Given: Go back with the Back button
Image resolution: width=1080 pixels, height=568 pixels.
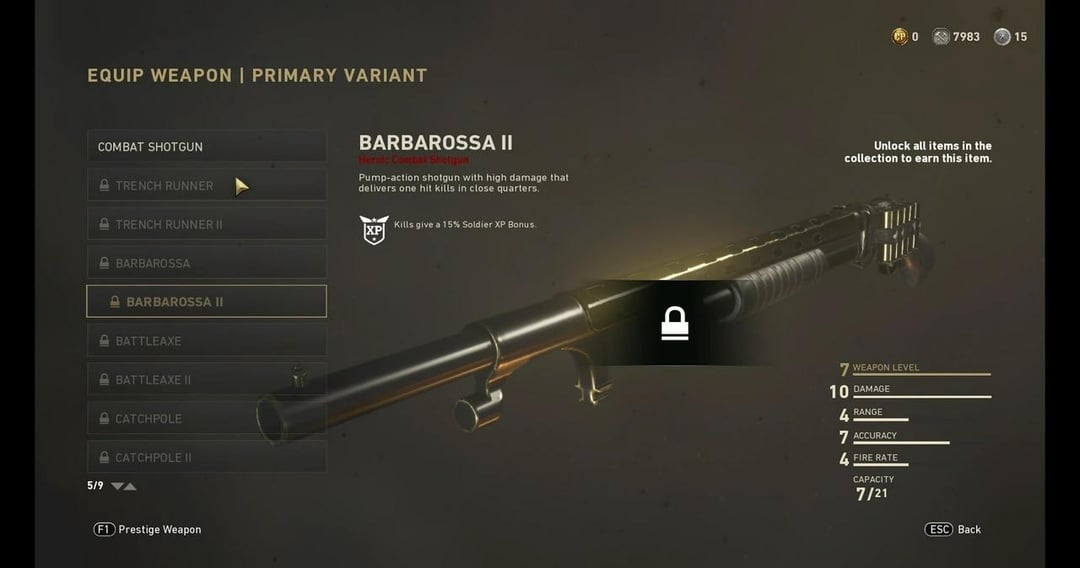Looking at the screenshot, I should (953, 529).
